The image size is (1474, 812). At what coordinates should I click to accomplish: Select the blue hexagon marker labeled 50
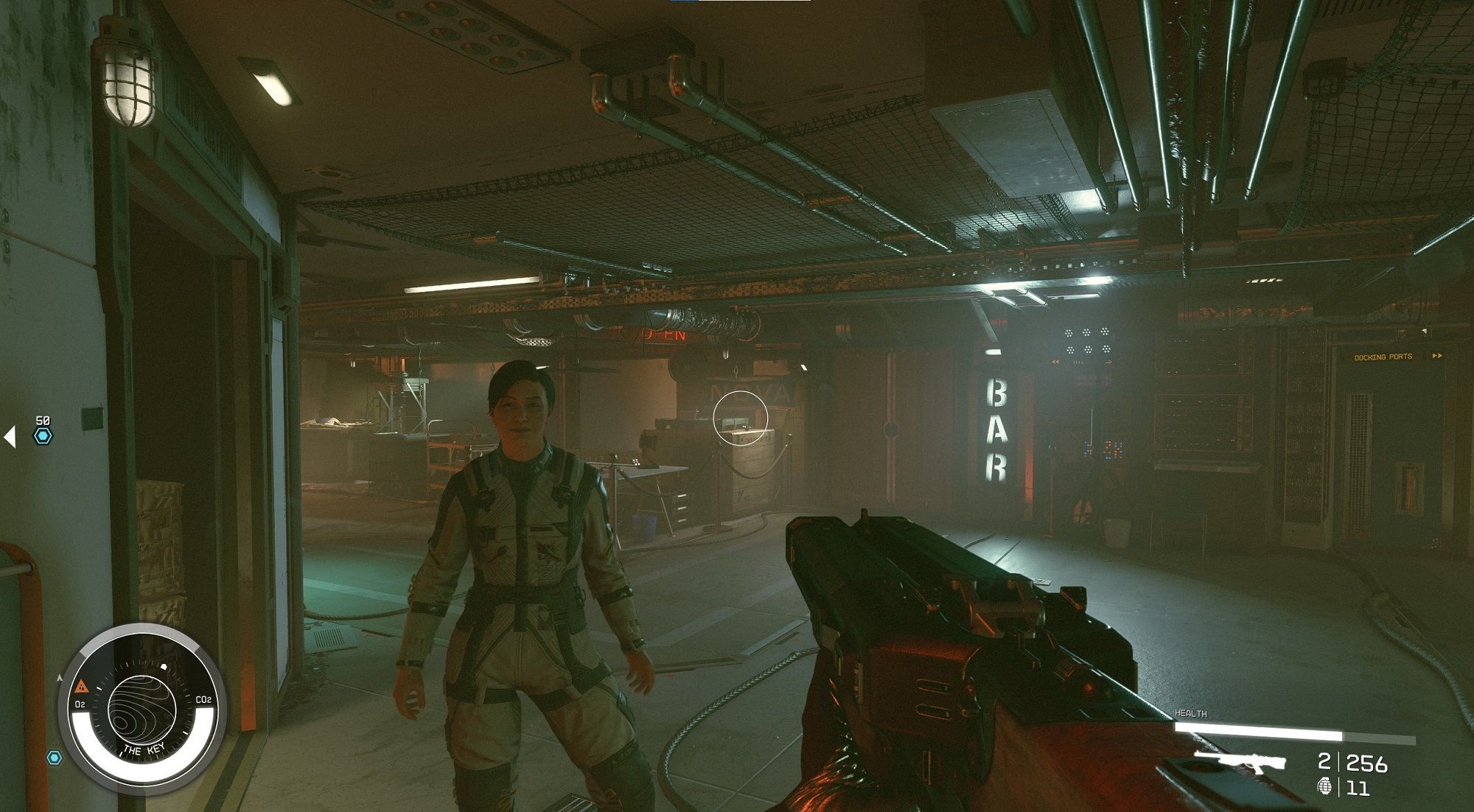click(43, 435)
